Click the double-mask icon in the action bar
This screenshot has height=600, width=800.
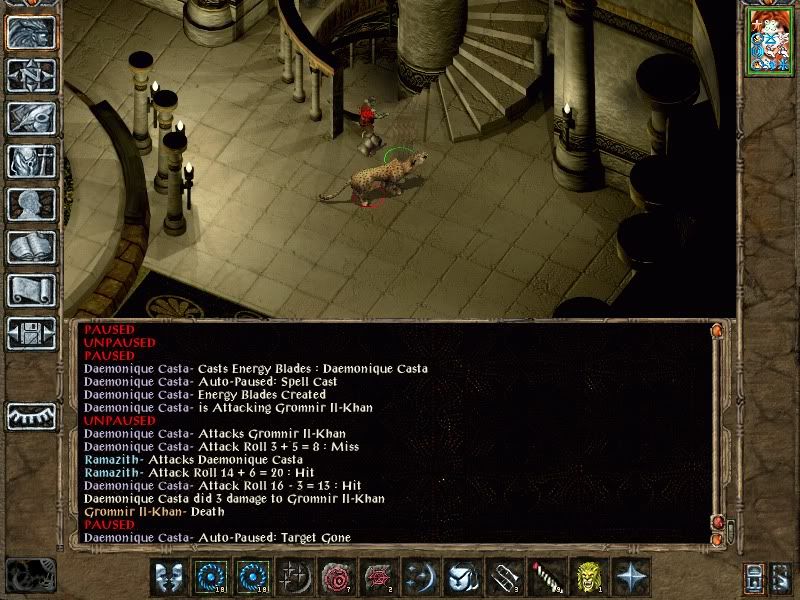pos(169,577)
